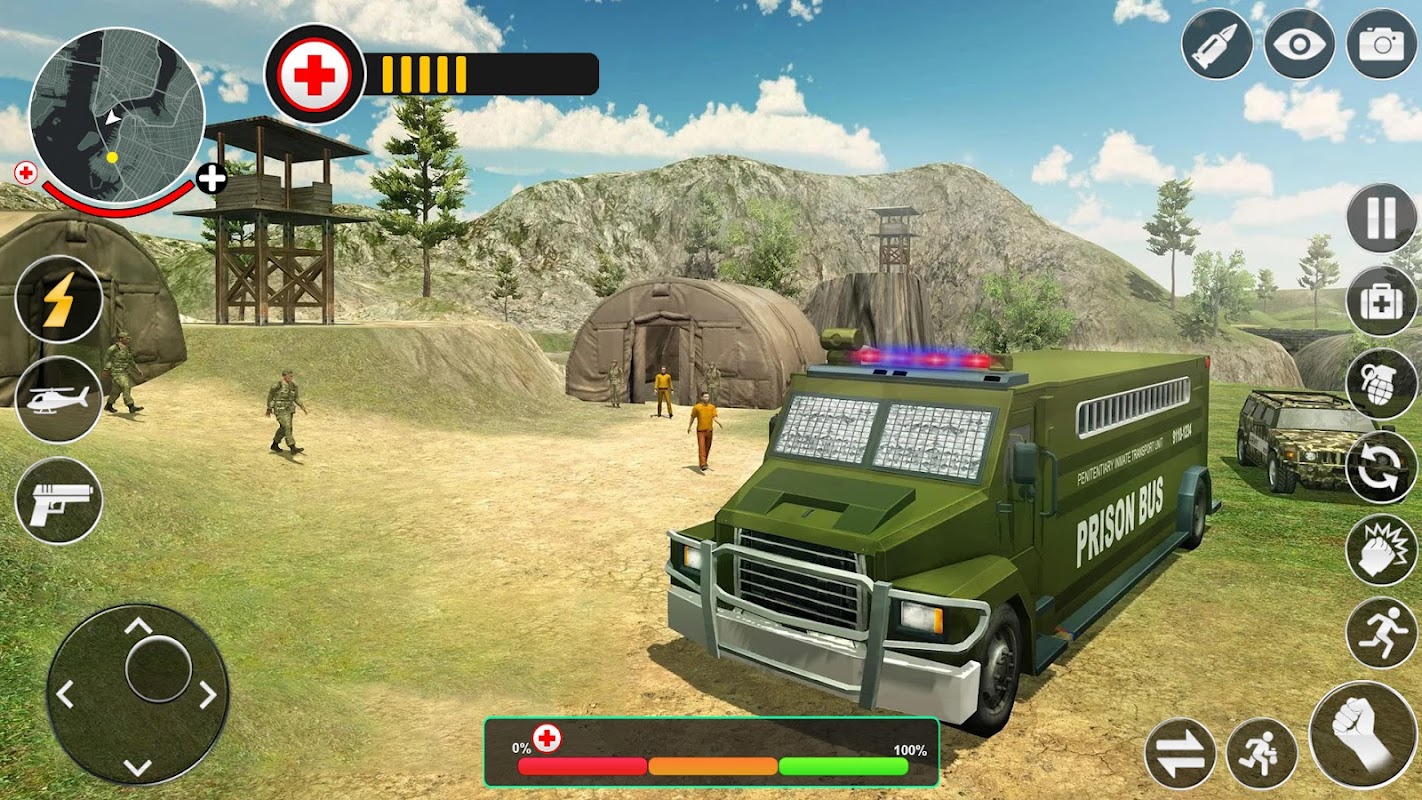1422x800 pixels.
Task: Call the helicopter
Action: 59,400
